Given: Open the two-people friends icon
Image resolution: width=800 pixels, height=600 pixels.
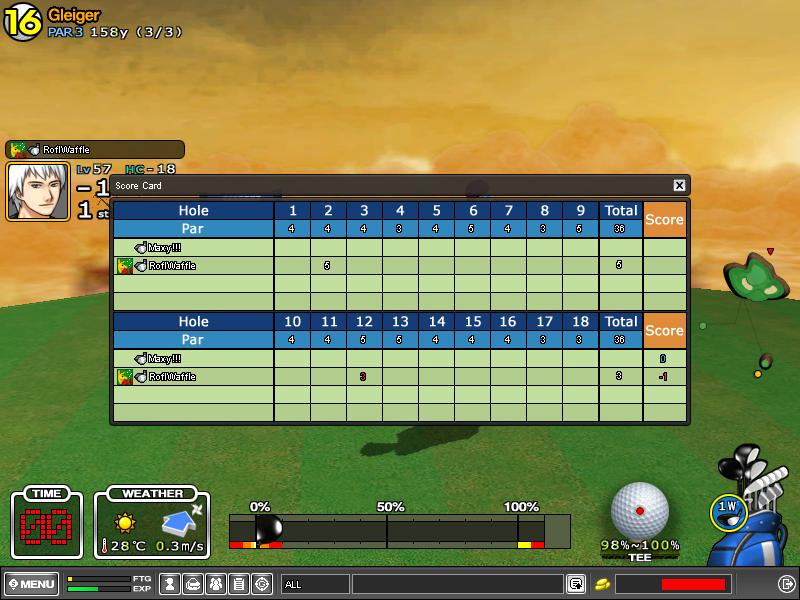Looking at the screenshot, I should coord(216,584).
